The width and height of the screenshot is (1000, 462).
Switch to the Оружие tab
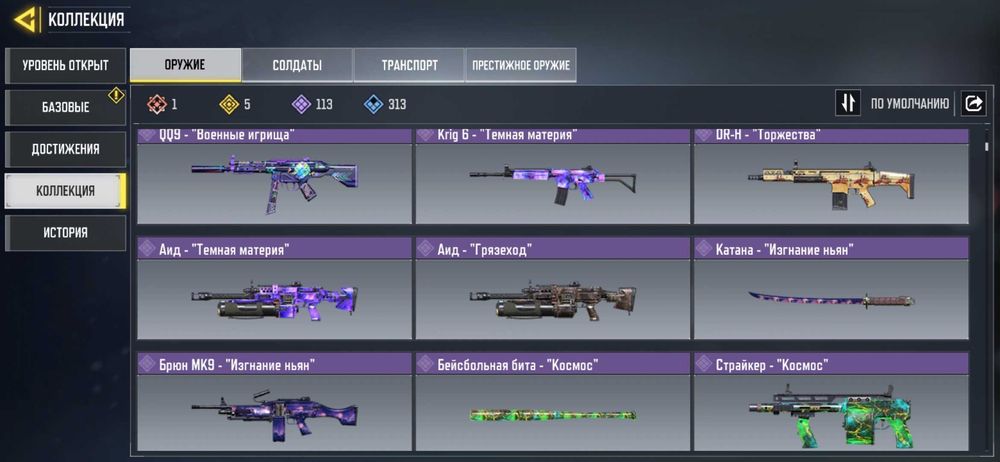(185, 65)
